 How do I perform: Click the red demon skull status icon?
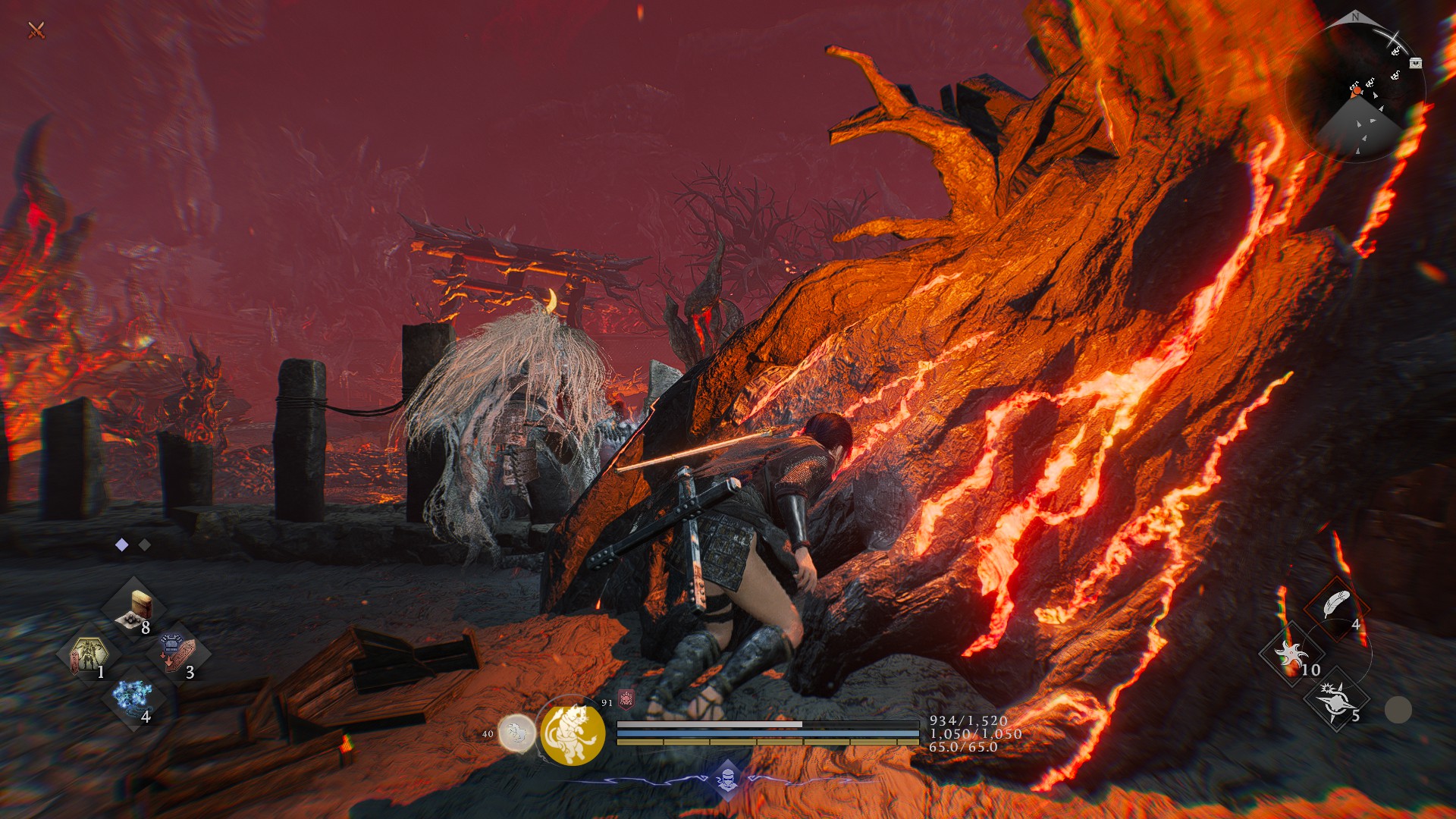(x=626, y=698)
